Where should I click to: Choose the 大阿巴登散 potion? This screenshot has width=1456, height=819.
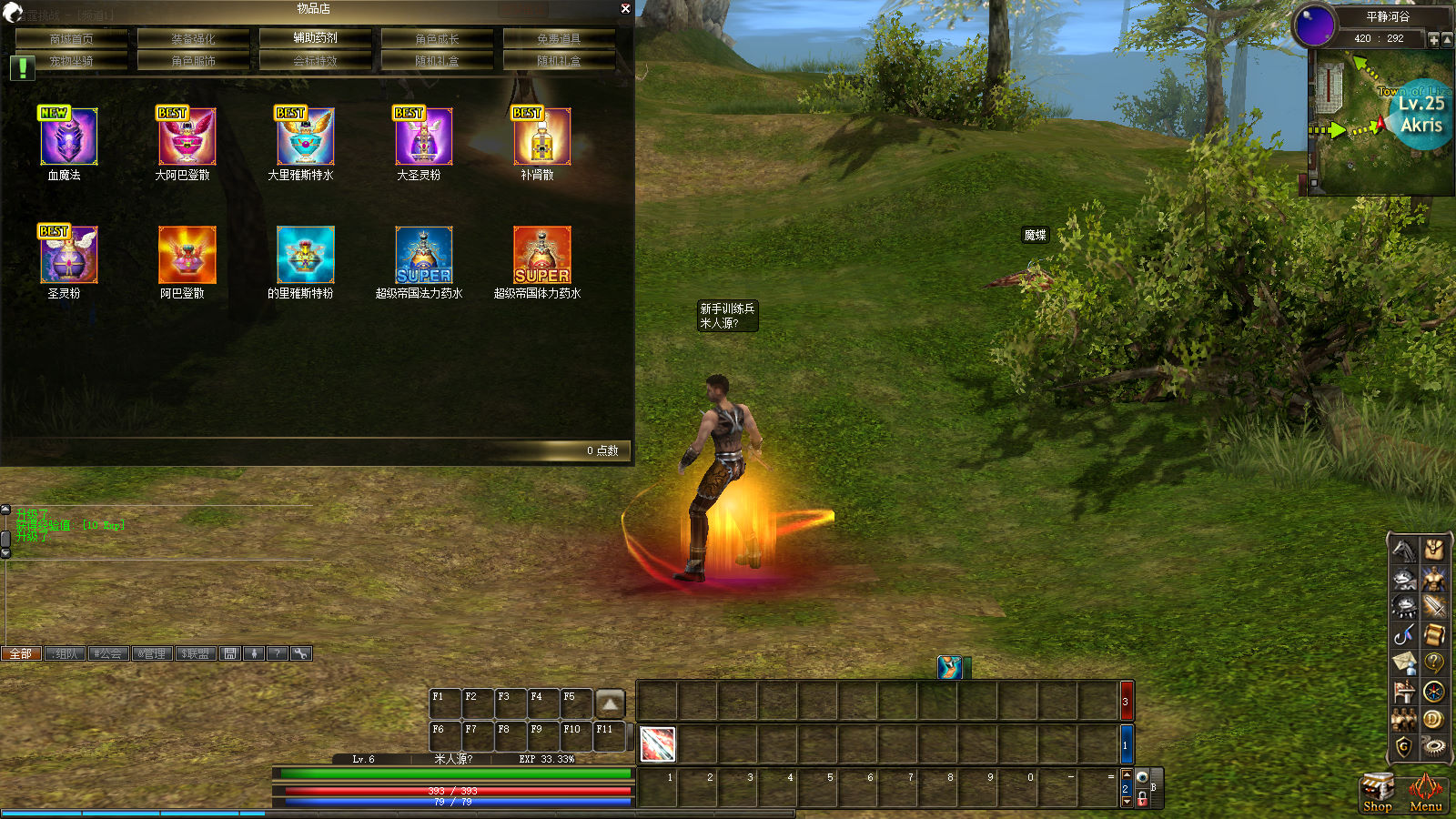pyautogui.click(x=187, y=136)
